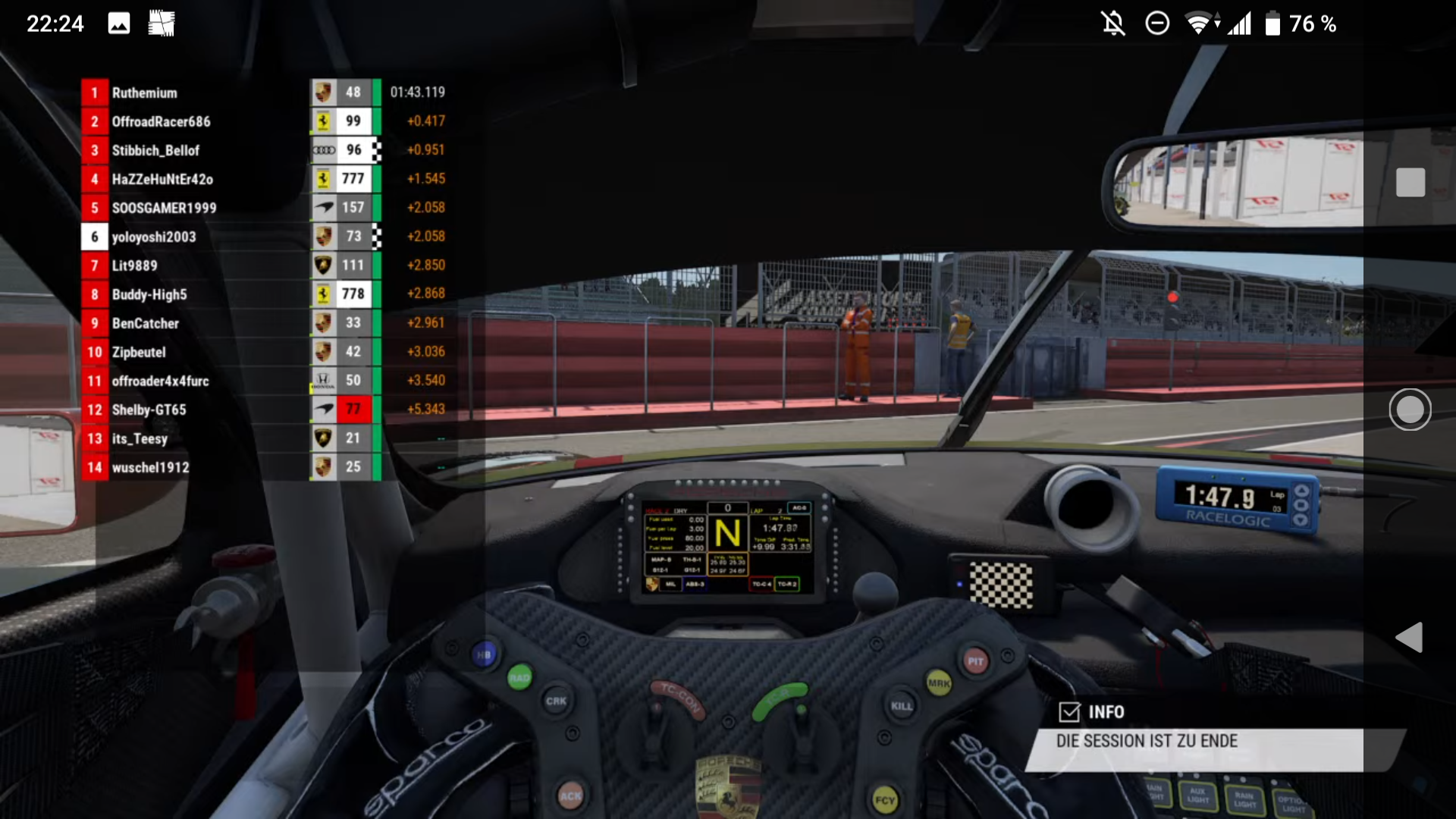Pick SOOSGAMER1999 from the standings
This screenshot has height=819, width=1456.
[164, 208]
